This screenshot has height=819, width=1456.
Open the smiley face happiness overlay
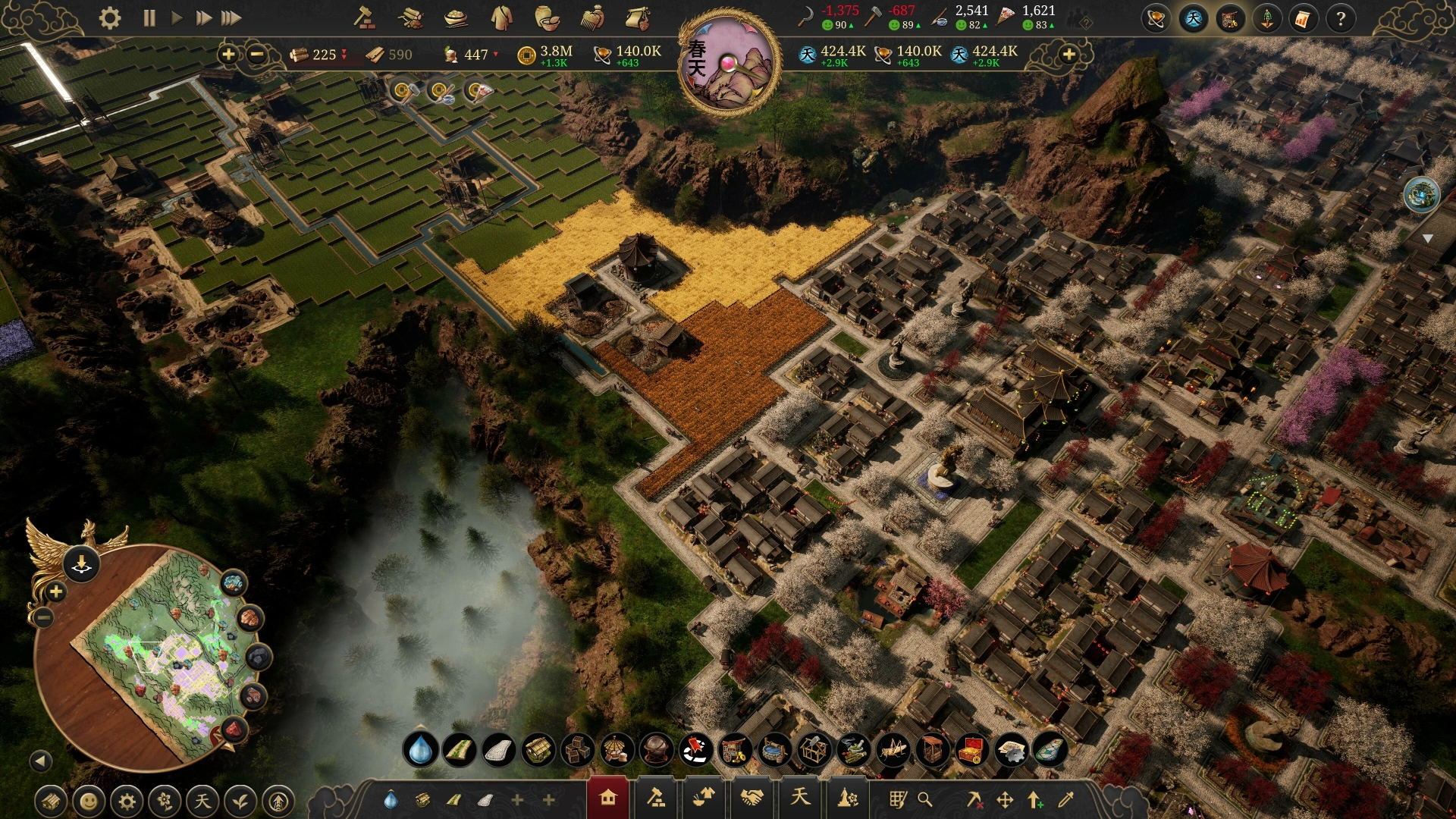point(89,801)
